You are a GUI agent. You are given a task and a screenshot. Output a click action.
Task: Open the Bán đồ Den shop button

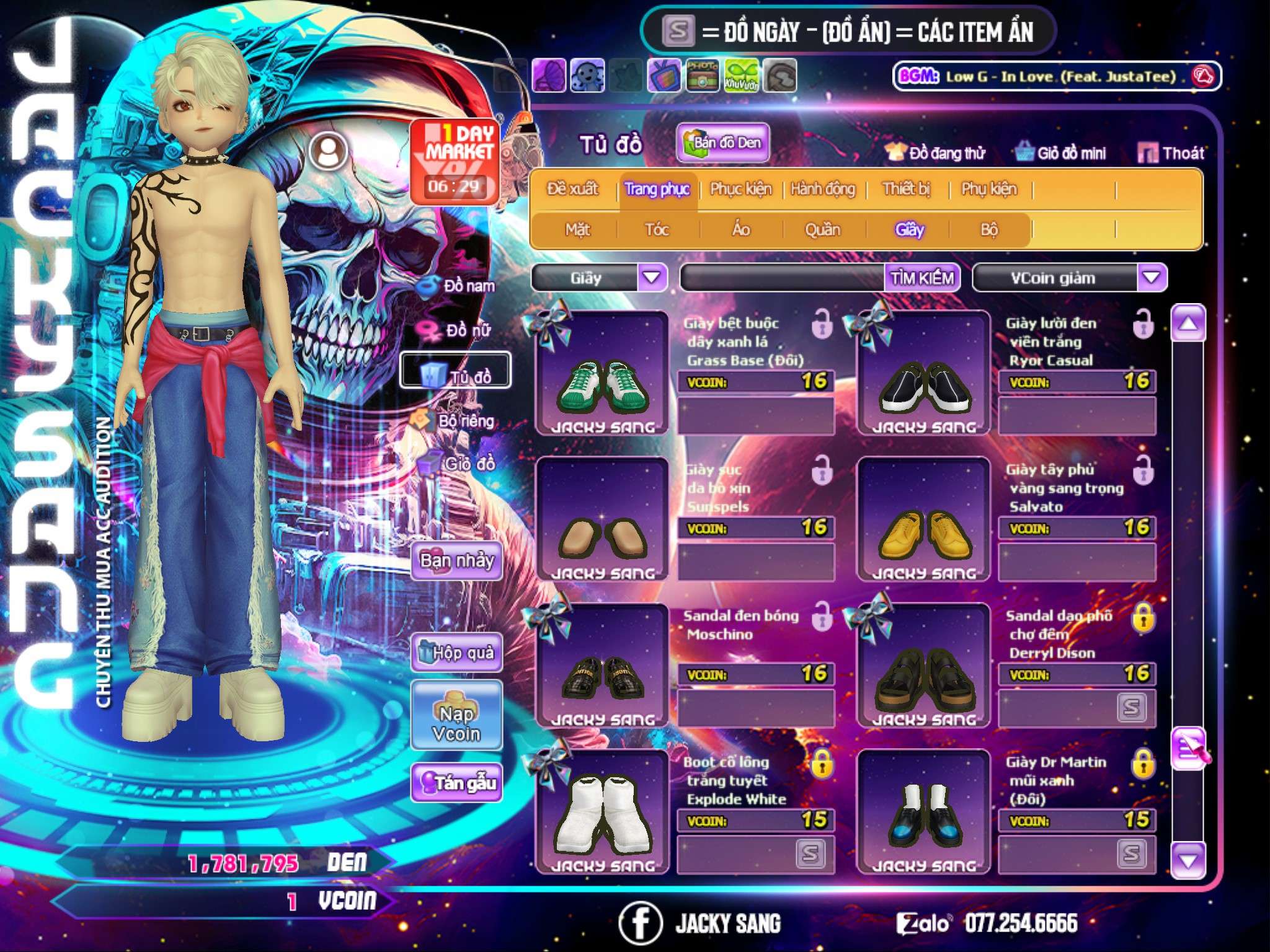pyautogui.click(x=722, y=143)
